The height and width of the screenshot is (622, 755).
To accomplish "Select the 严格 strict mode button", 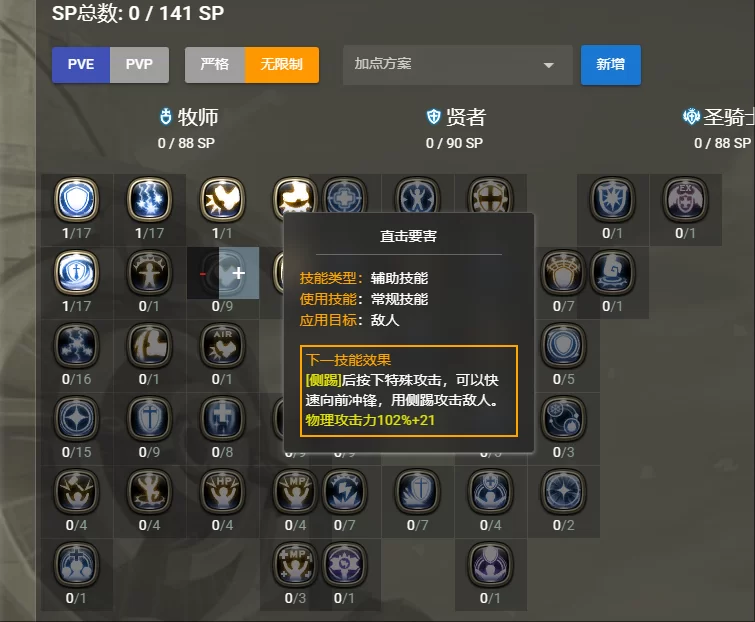I will point(214,65).
